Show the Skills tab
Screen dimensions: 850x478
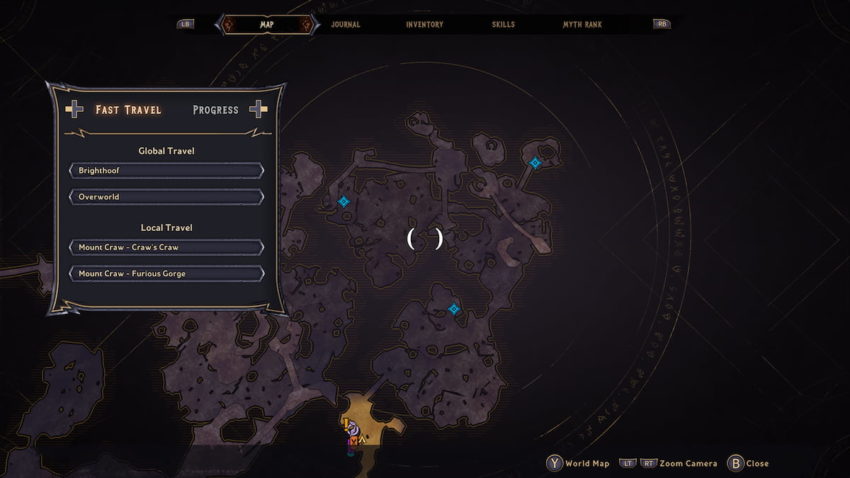tap(503, 24)
